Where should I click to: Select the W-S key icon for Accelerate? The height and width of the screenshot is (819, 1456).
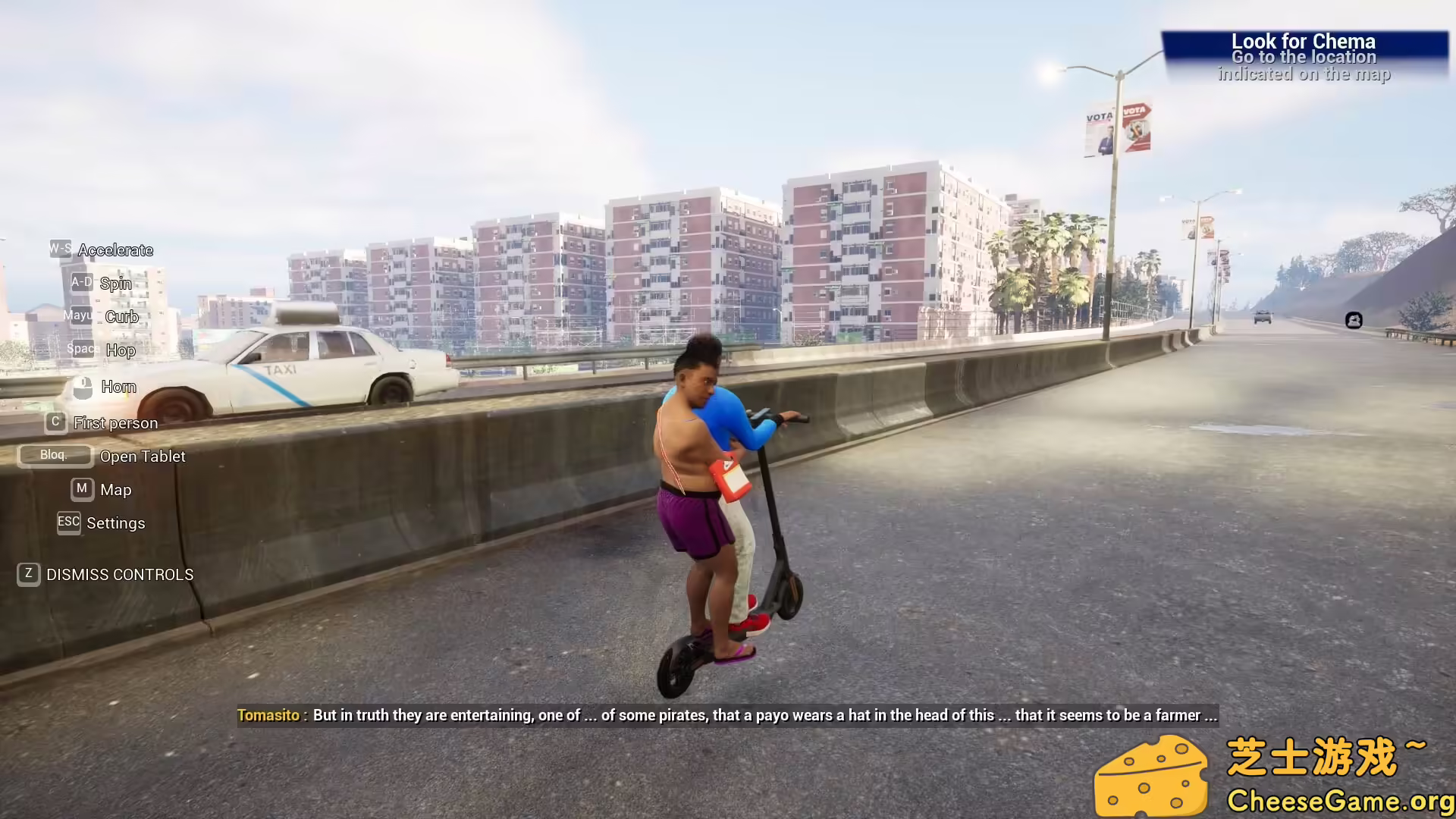(x=60, y=248)
